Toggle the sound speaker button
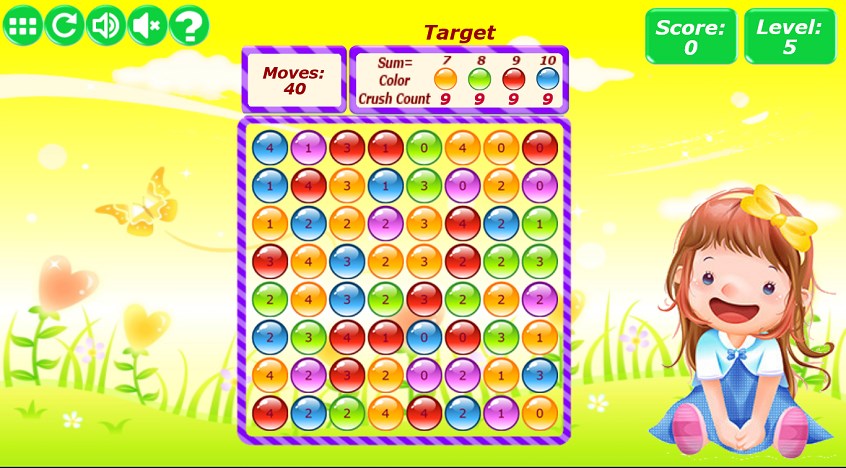 [105, 26]
